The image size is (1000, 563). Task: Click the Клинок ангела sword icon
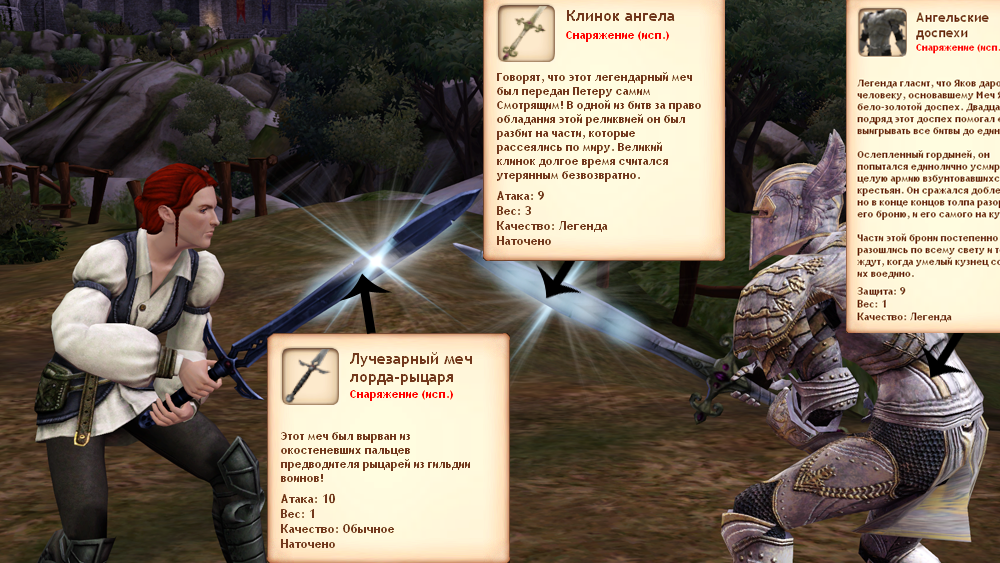point(526,32)
